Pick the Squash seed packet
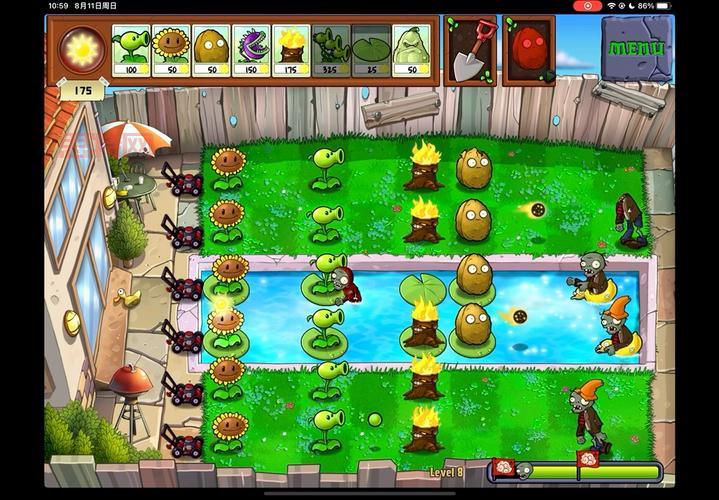The image size is (719, 500). (x=411, y=51)
